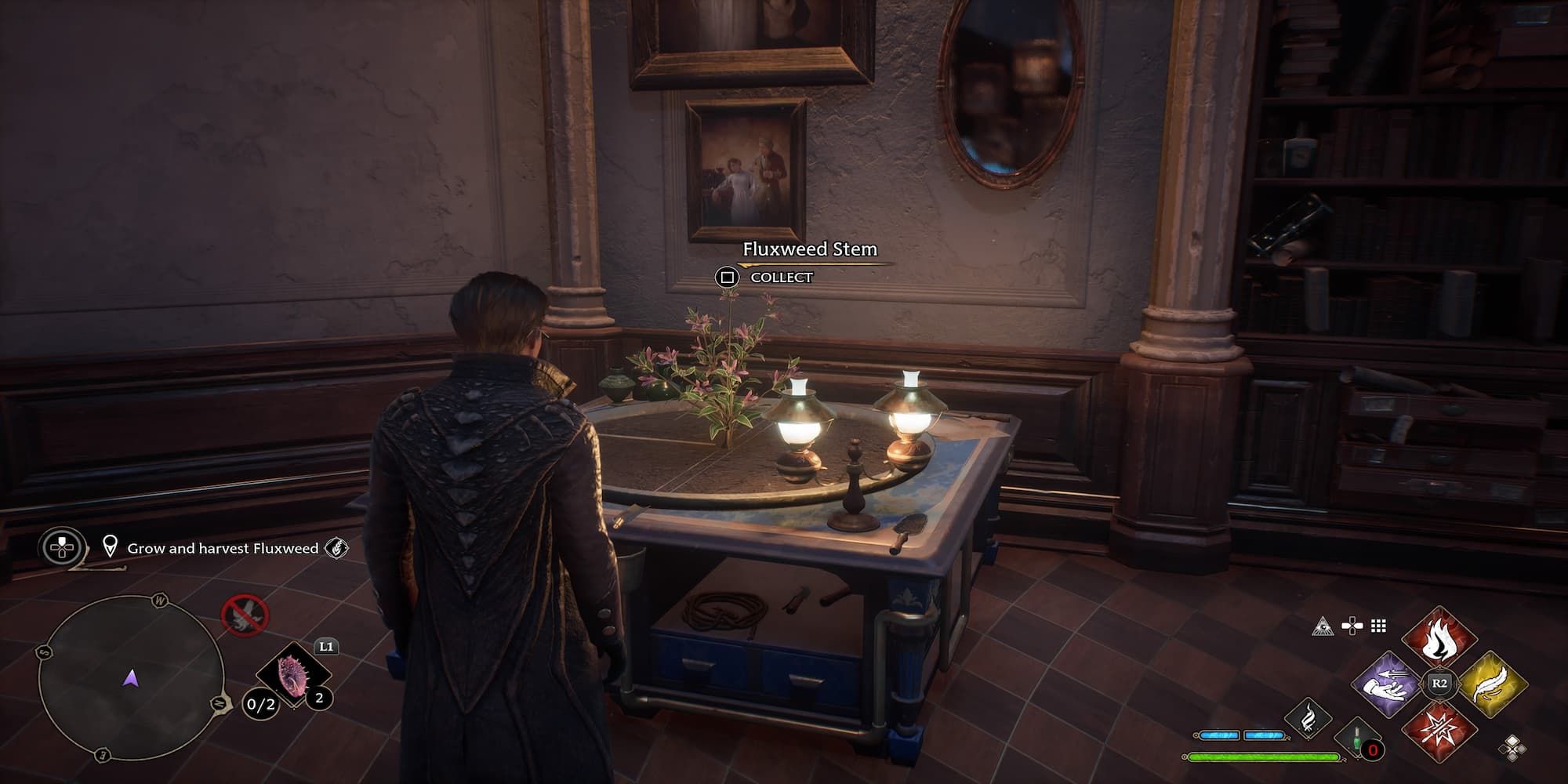Screen dimensions: 1568x784
Task: Click the 0/2 harvest counter badge
Action: tap(261, 705)
